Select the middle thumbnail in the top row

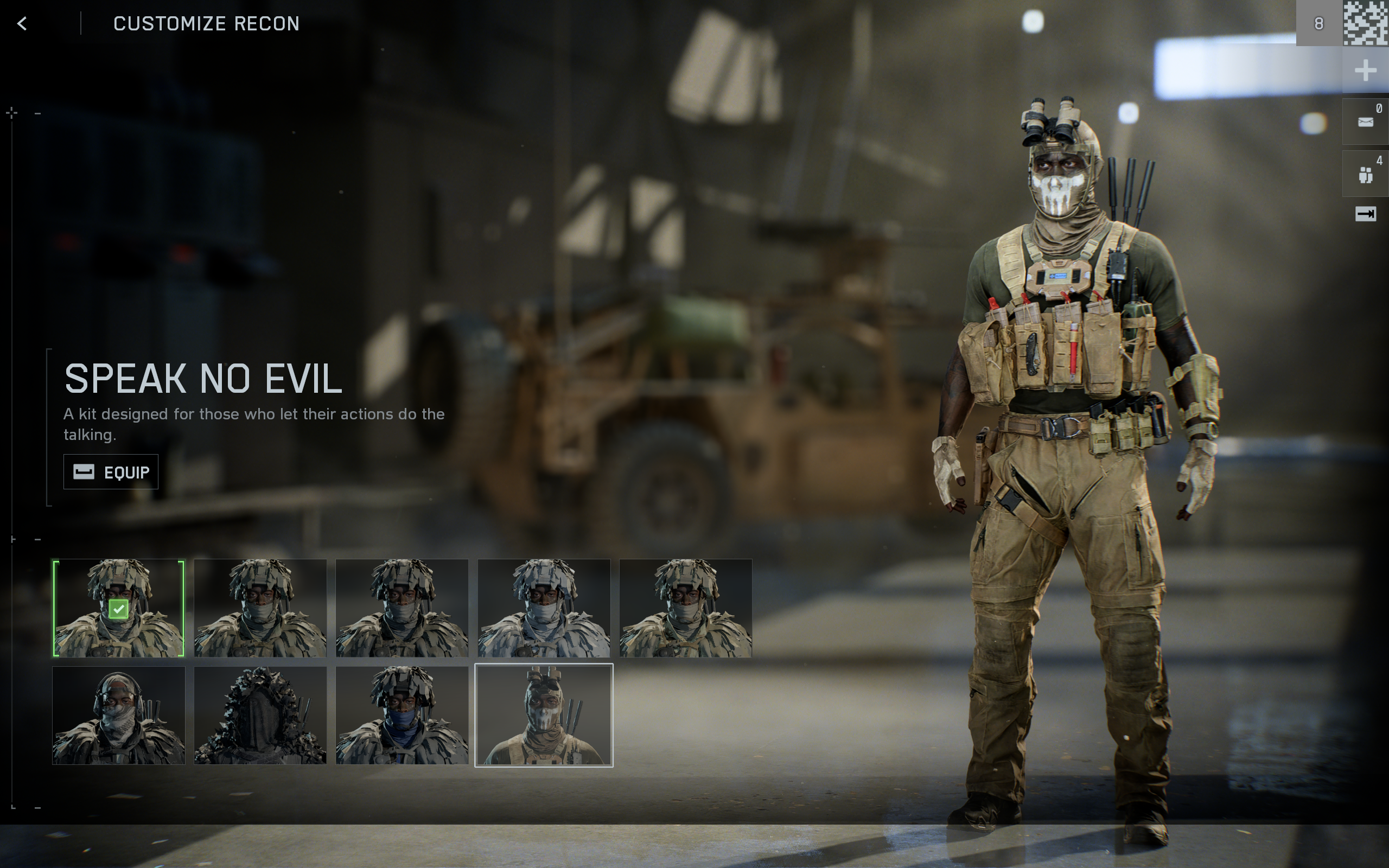(x=402, y=608)
